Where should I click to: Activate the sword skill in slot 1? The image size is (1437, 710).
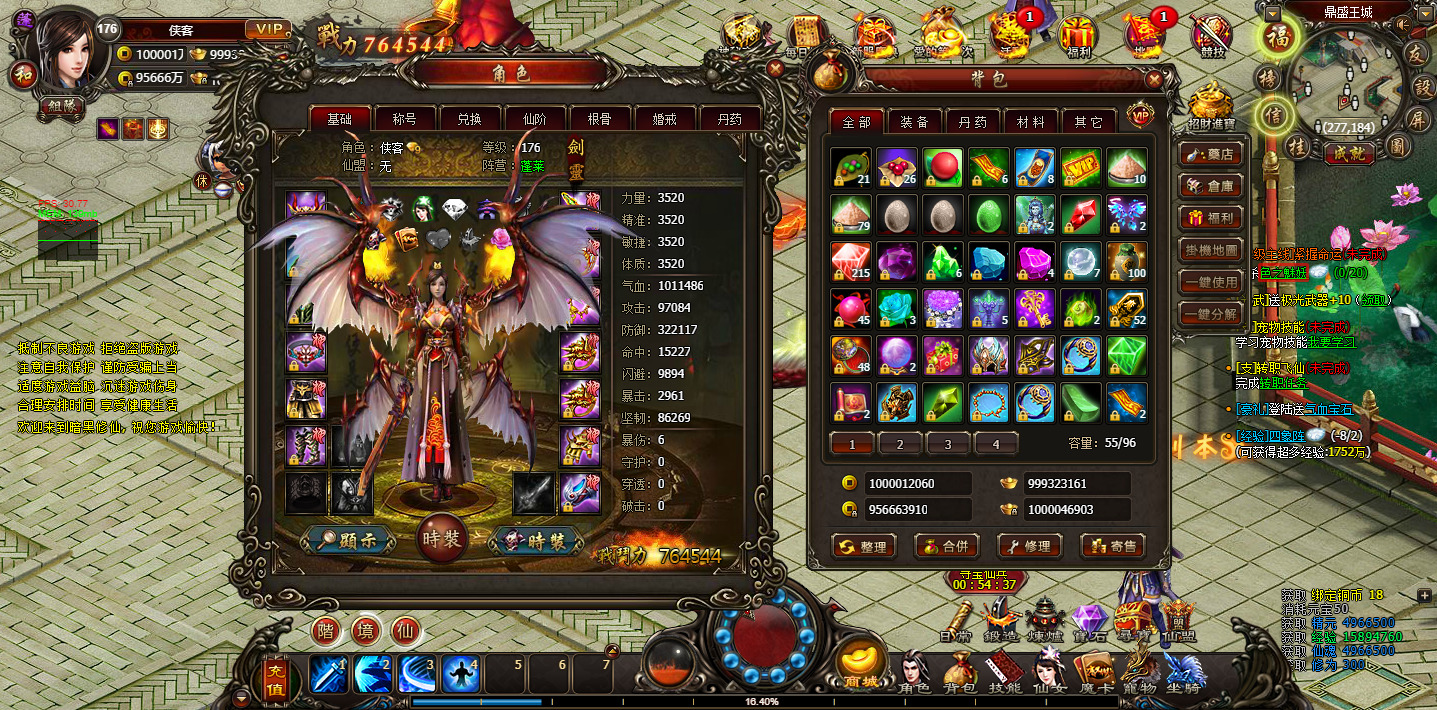point(329,675)
